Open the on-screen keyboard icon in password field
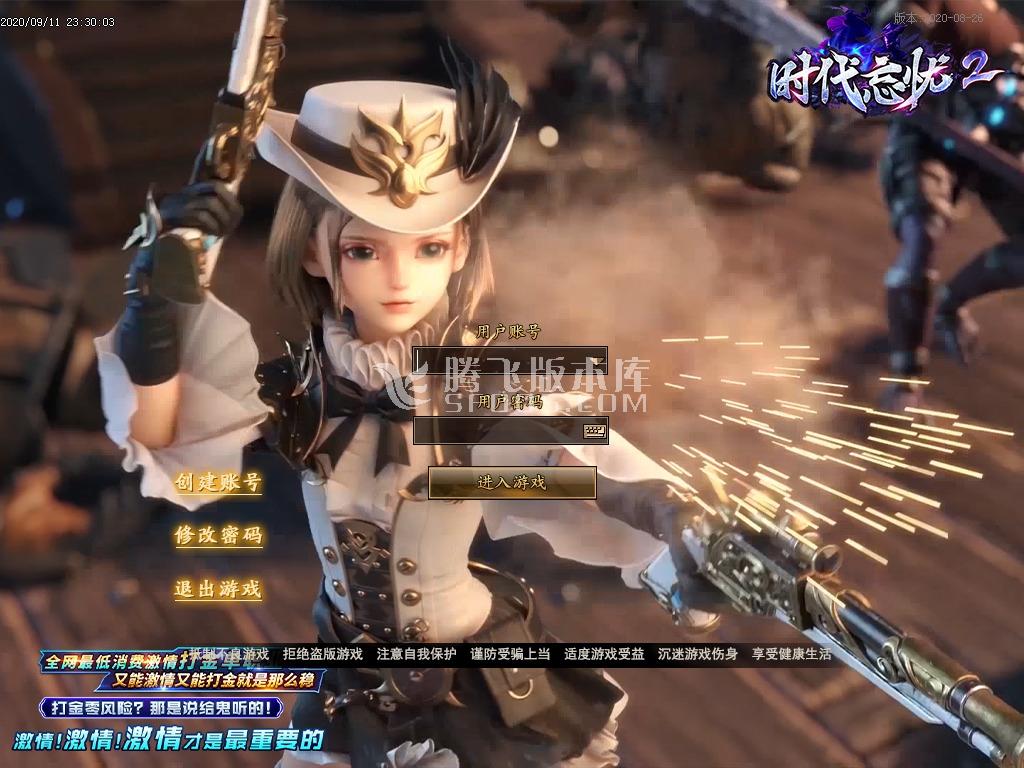 coord(595,431)
